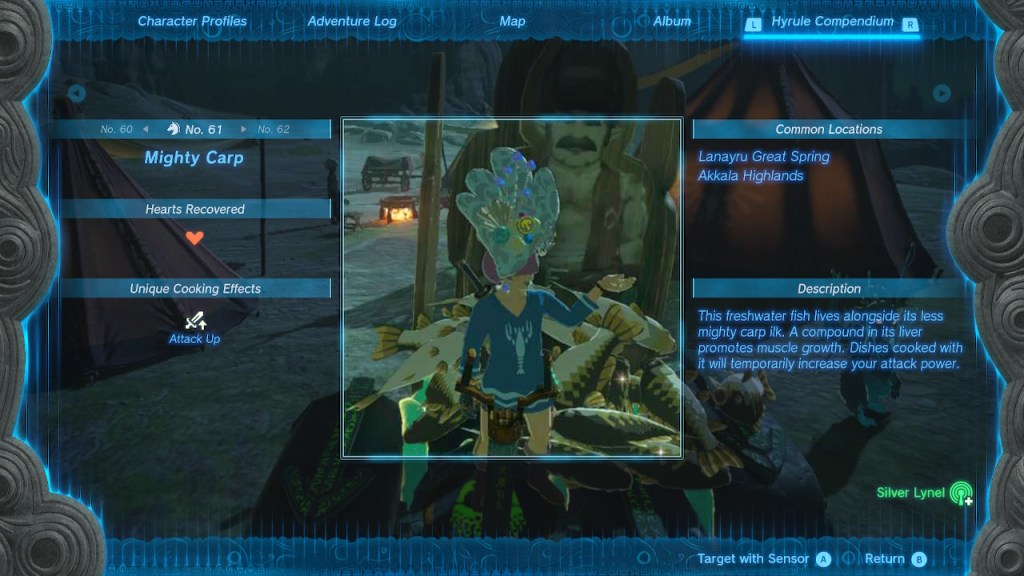The image size is (1024, 576).
Task: Switch to the Character Profiles tab
Action: click(x=192, y=21)
